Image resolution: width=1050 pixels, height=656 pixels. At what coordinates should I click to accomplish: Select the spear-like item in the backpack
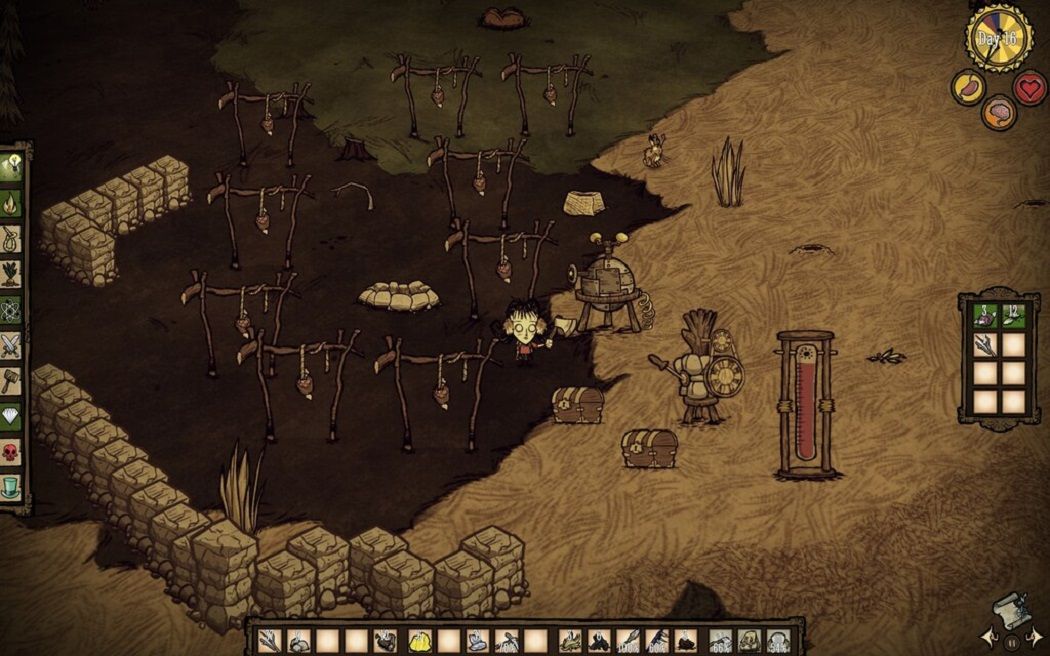coord(986,345)
